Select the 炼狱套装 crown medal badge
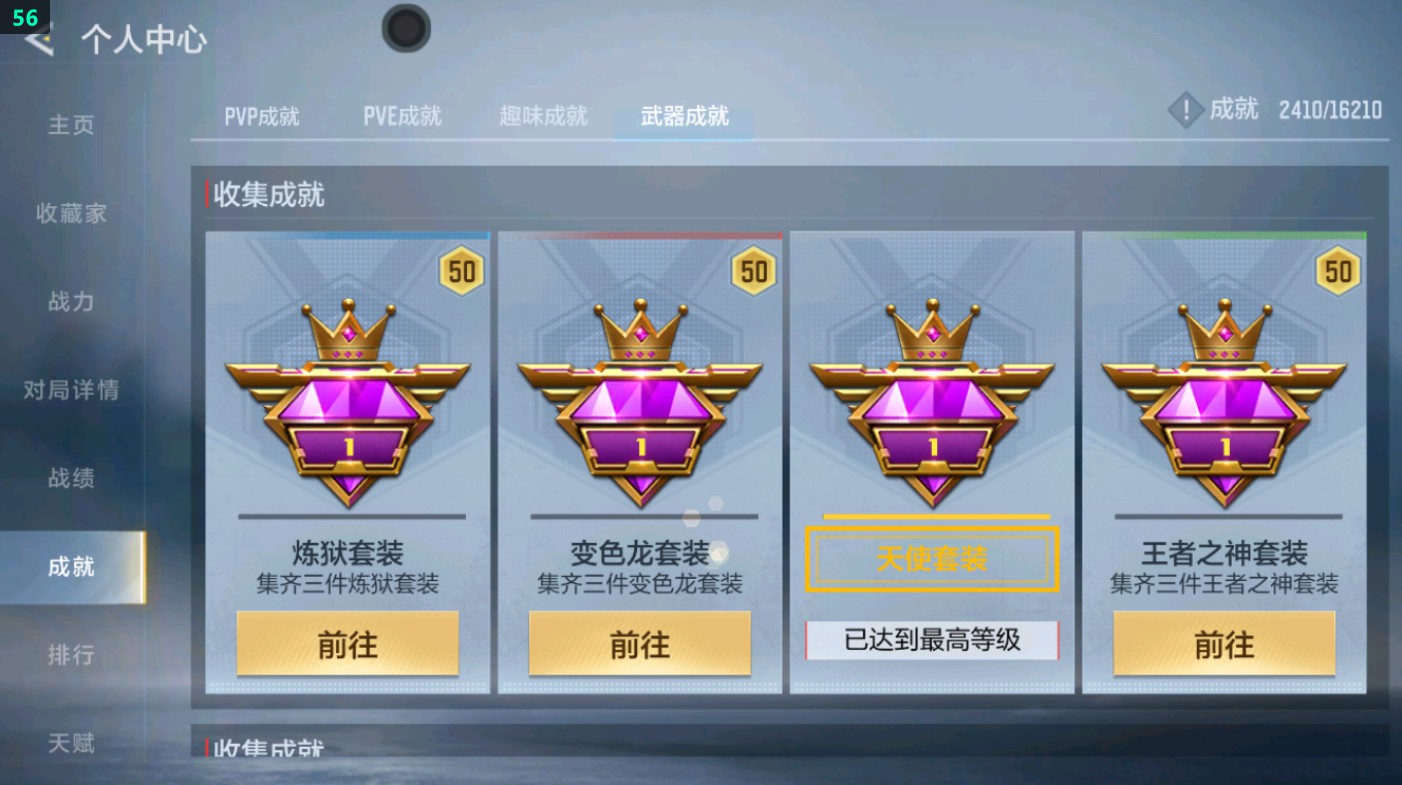 347,400
